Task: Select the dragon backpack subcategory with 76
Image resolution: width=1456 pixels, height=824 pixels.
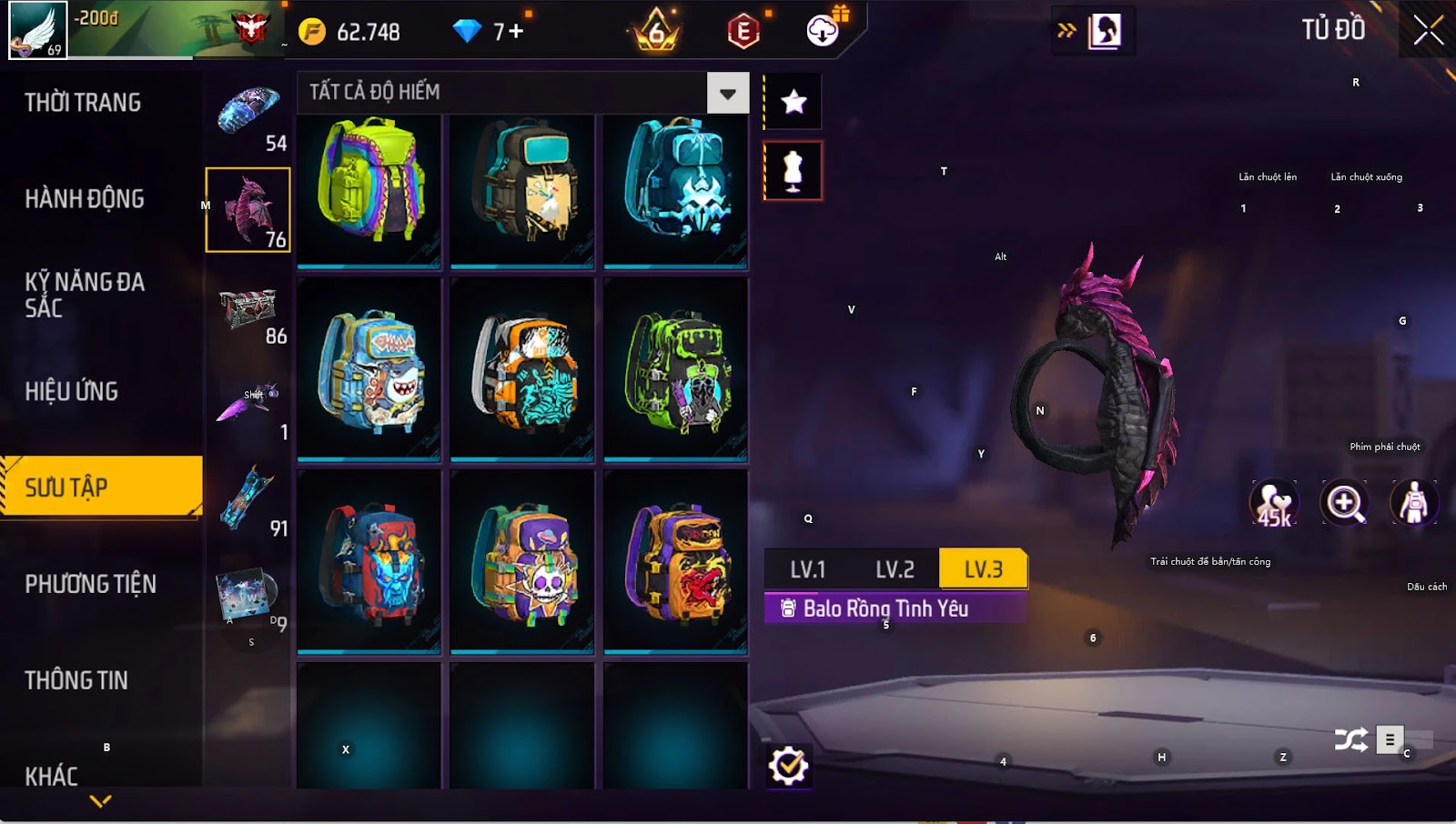Action: [248, 210]
